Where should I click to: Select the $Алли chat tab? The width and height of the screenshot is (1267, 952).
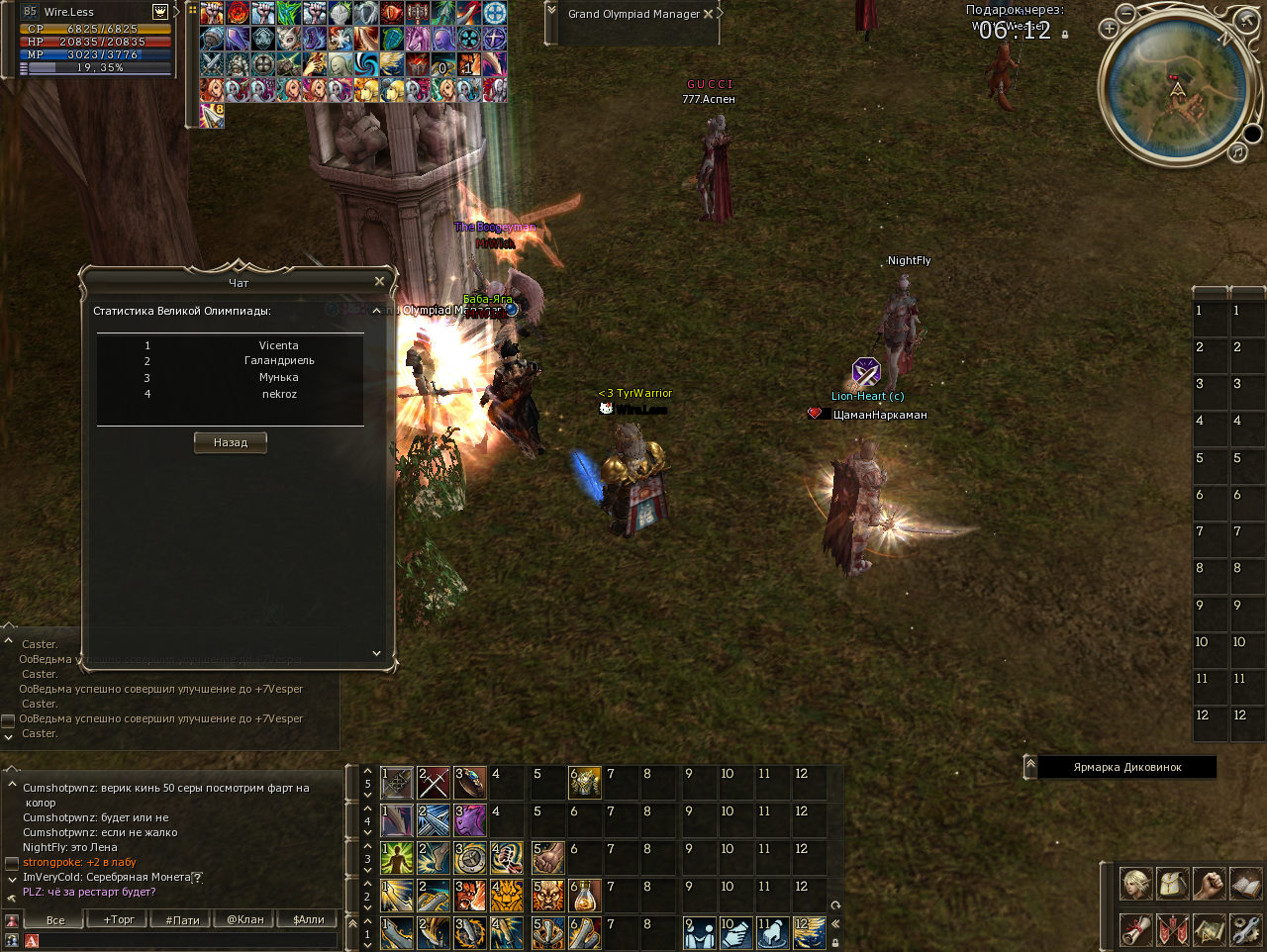click(x=308, y=919)
